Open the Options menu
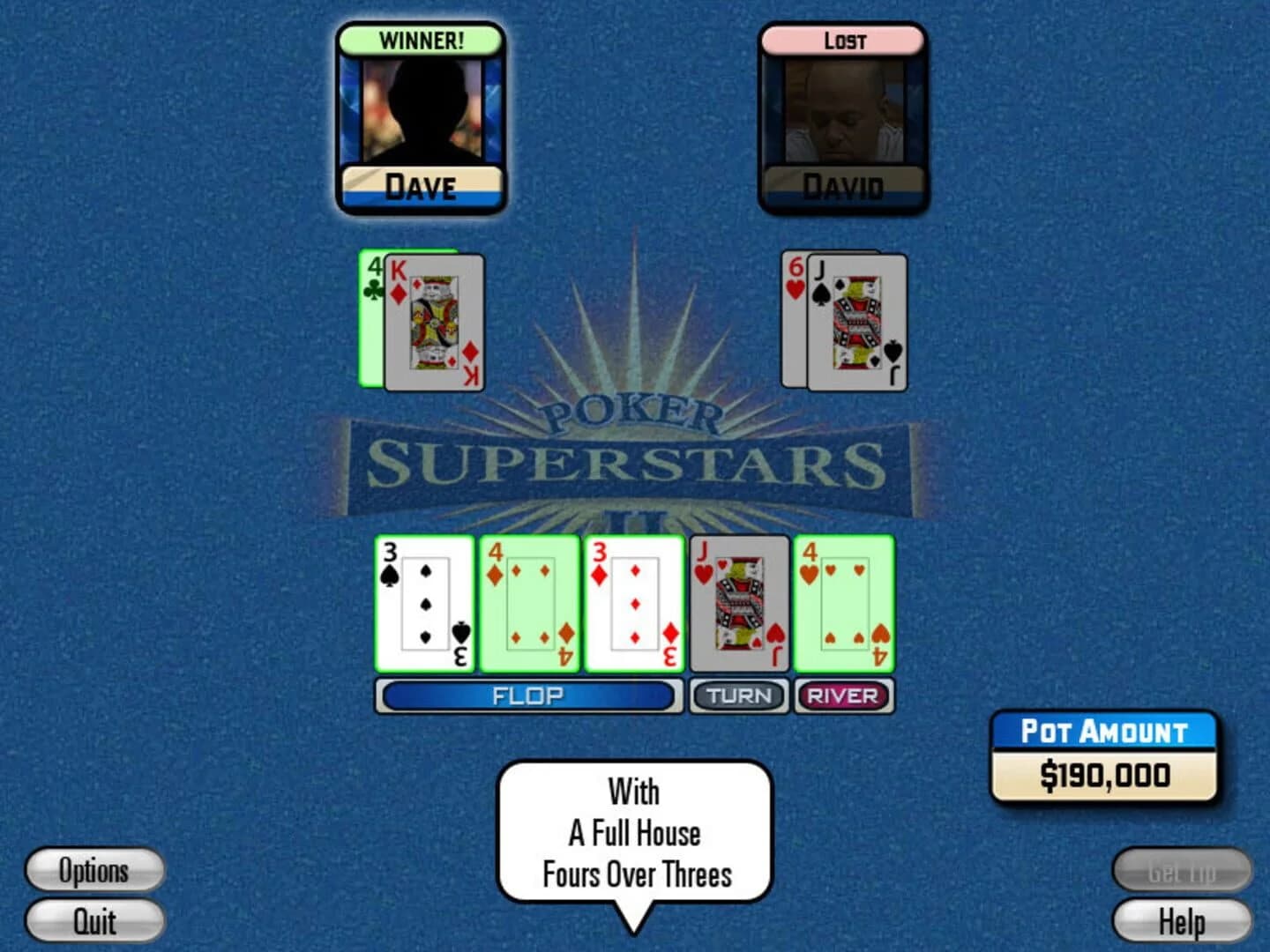1270x952 pixels. click(x=93, y=871)
